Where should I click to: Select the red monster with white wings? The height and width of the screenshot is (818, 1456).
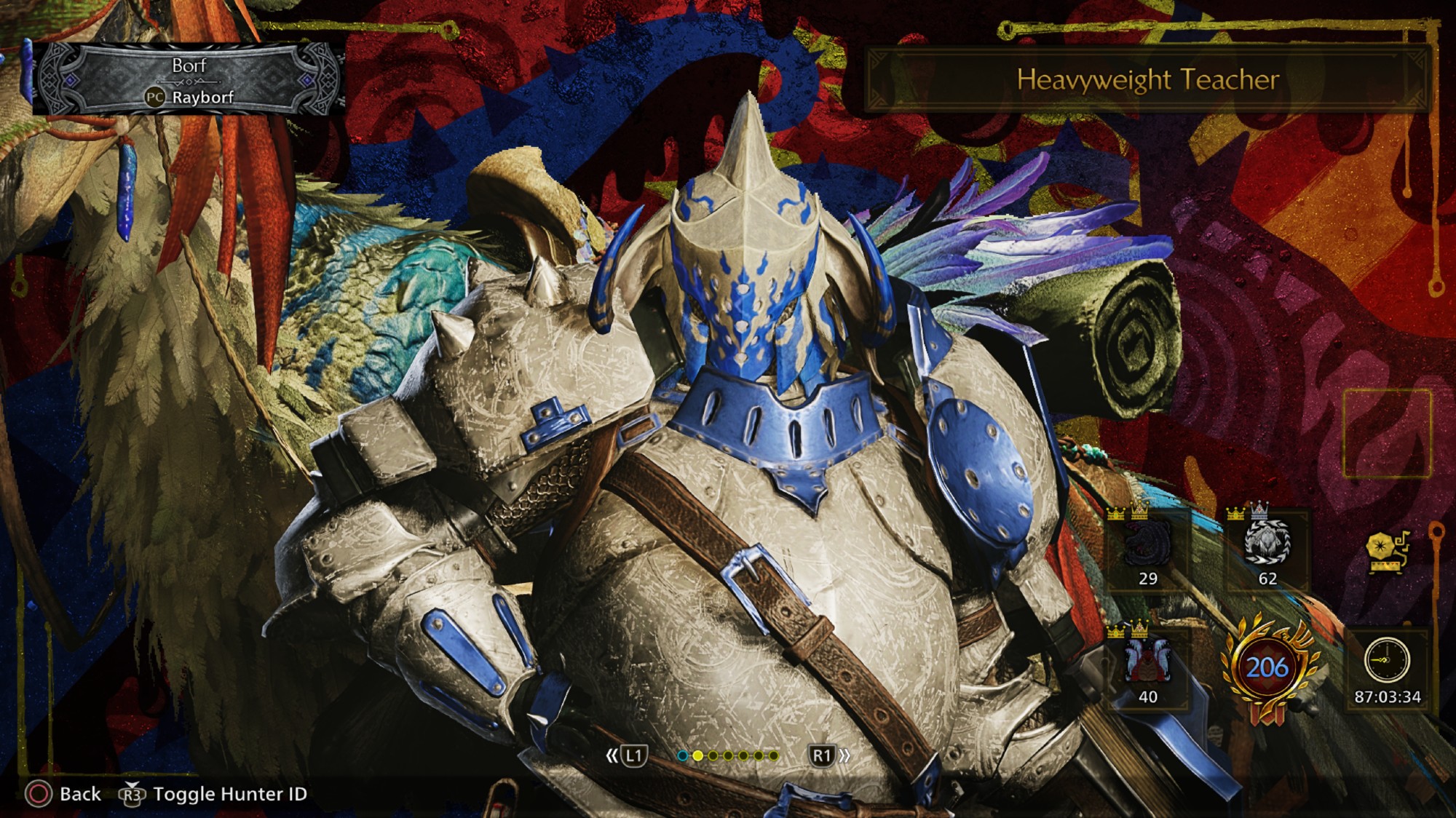(x=1147, y=661)
